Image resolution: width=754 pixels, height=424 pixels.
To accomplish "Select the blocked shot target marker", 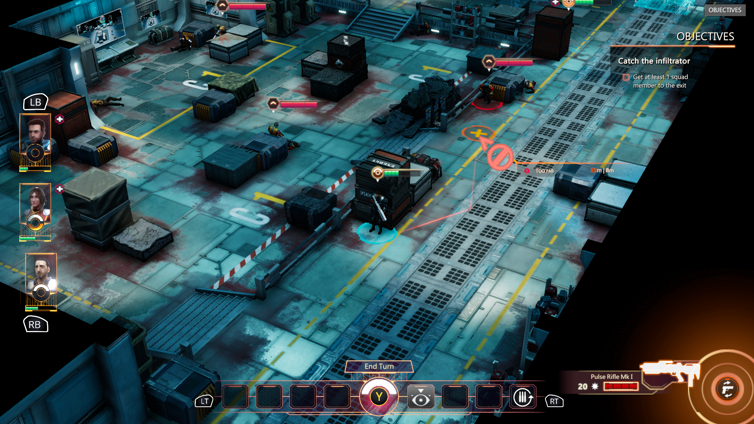I will point(500,157).
